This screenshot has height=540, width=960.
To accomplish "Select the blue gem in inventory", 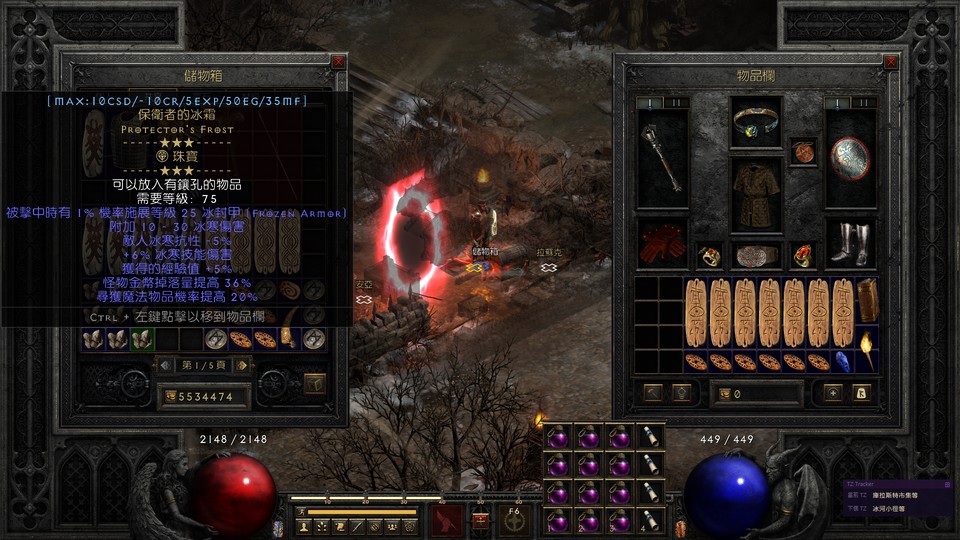I will (x=842, y=361).
